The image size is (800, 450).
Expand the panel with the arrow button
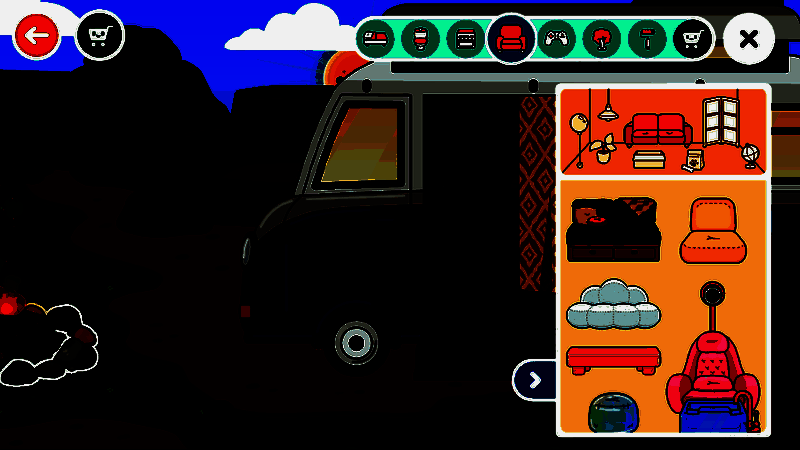click(x=535, y=379)
